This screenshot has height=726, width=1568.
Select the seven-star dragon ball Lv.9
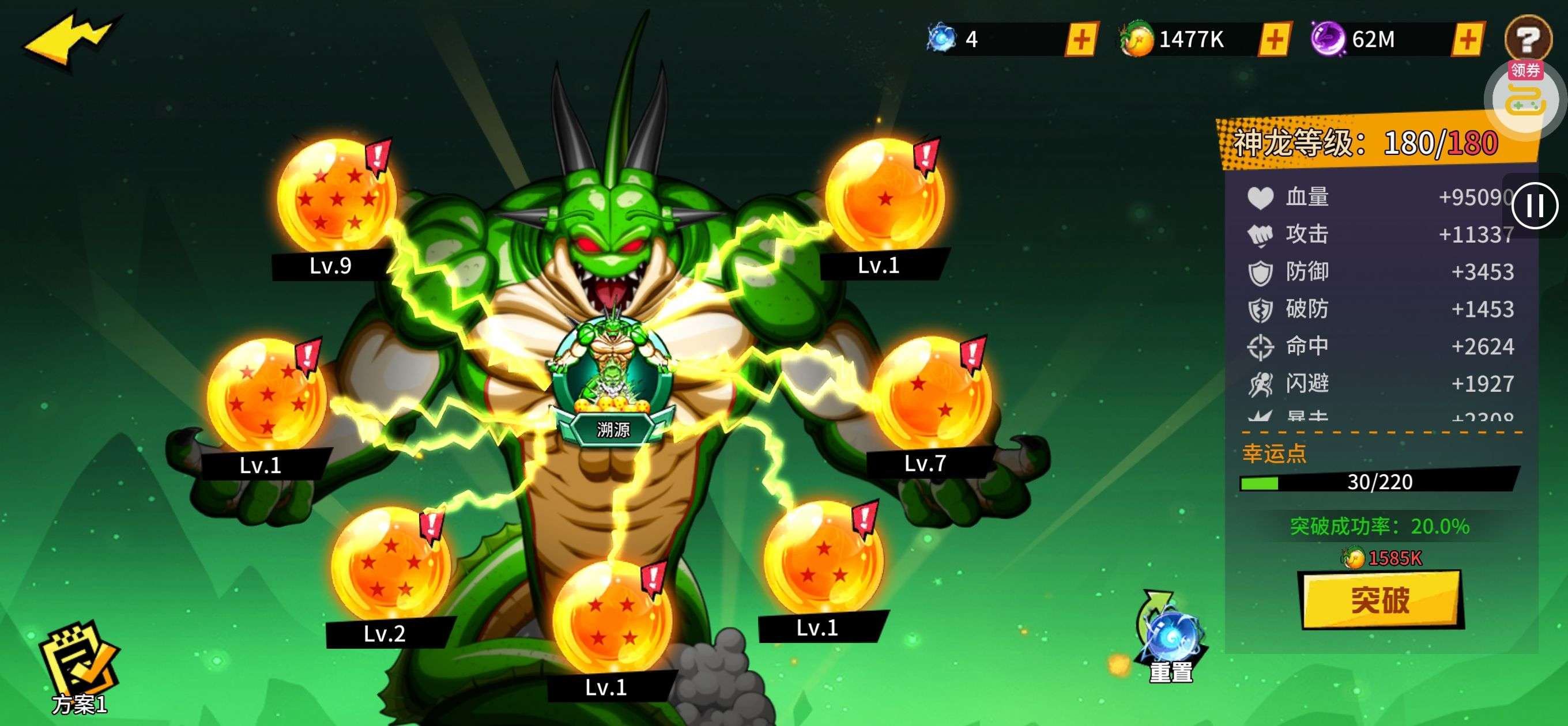tap(336, 195)
